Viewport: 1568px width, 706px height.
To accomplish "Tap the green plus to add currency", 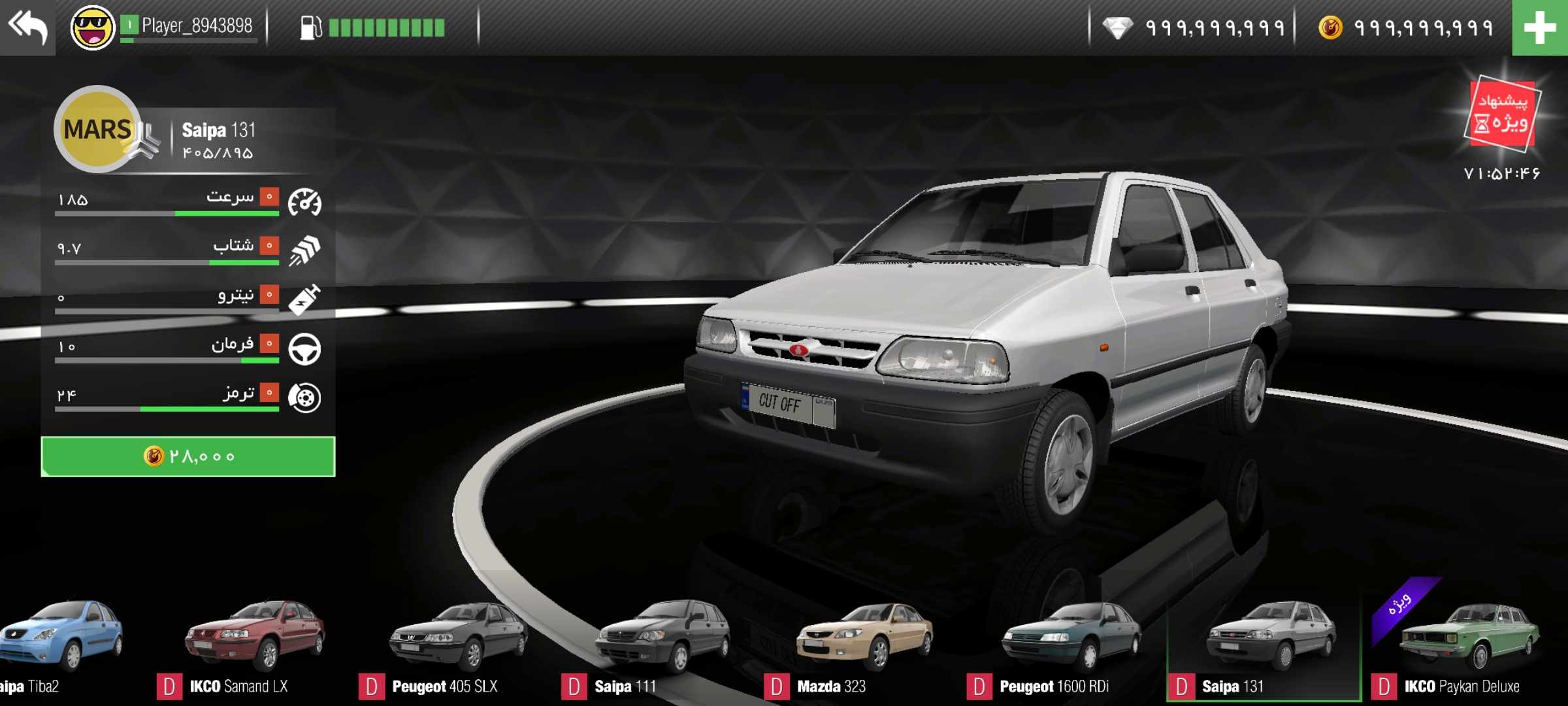I will 1539,28.
